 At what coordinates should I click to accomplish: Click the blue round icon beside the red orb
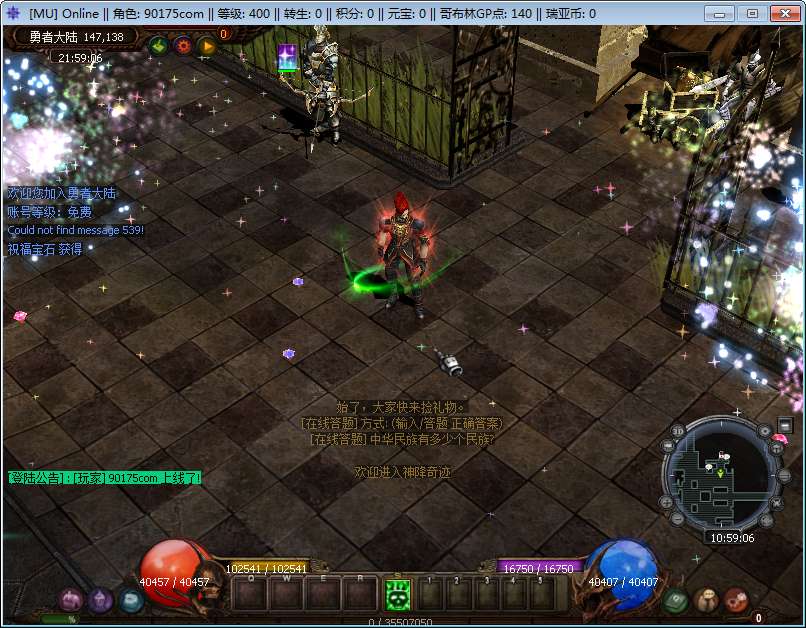point(131,600)
